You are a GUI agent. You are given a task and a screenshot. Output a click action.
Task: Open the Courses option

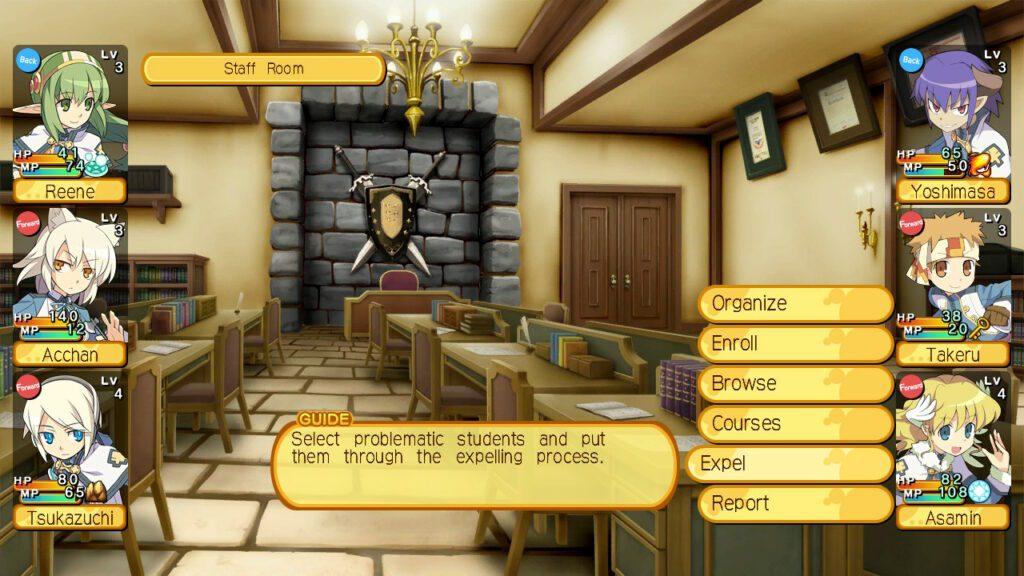794,424
